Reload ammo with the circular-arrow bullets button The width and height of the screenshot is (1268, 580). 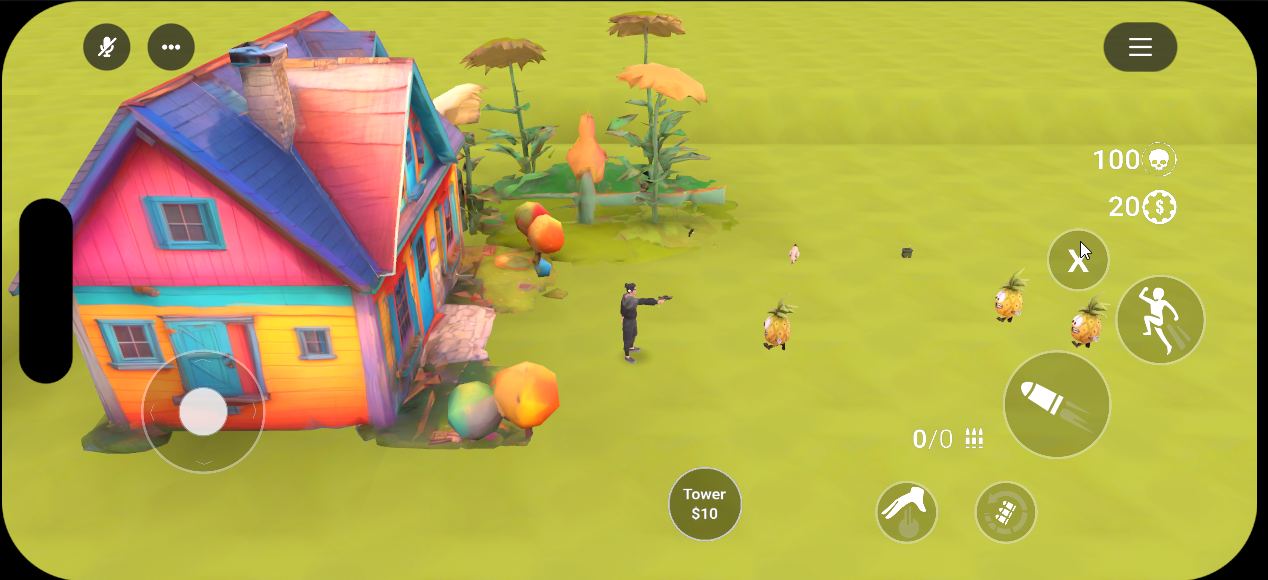pos(1005,512)
